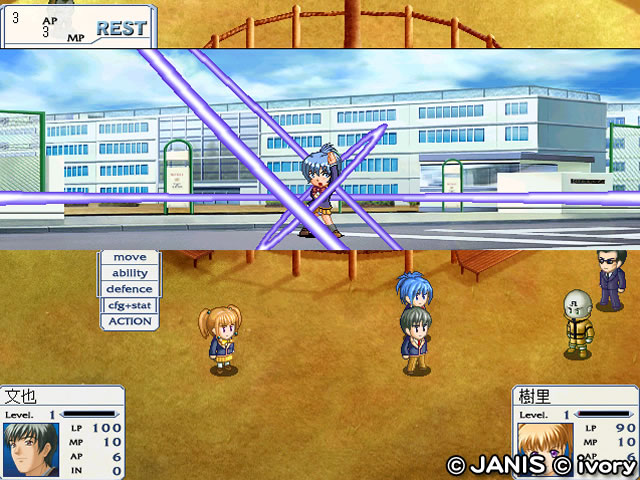640x480 pixels.
Task: Open the ability menu
Action: click(129, 273)
